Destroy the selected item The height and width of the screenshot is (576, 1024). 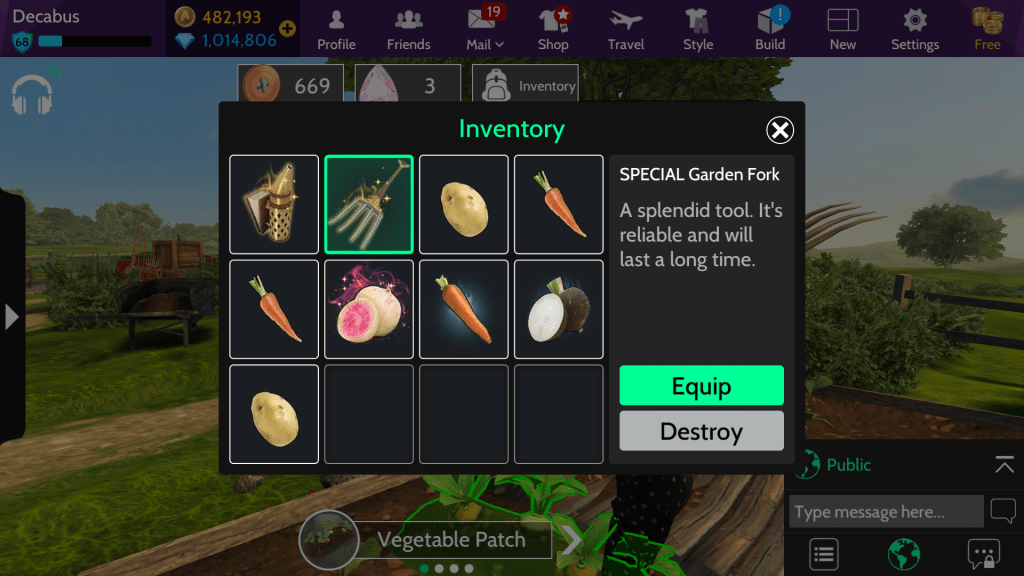[701, 432]
